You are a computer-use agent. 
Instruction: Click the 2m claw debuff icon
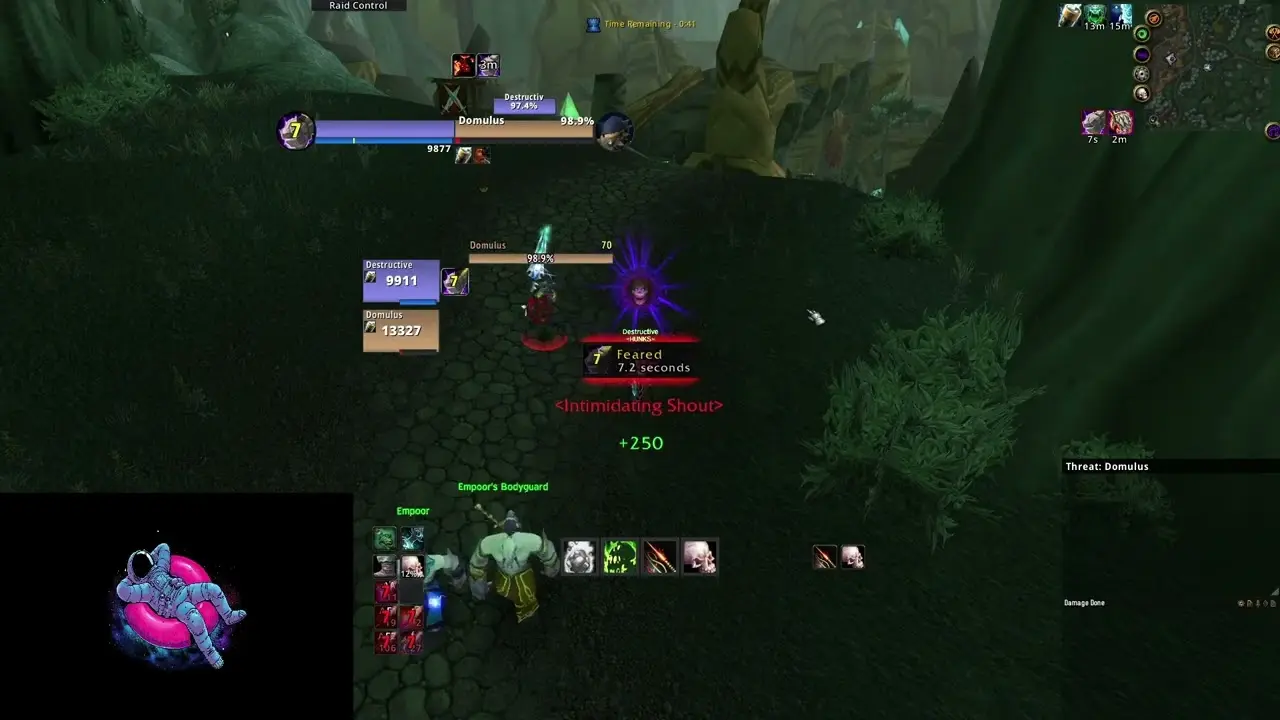click(x=1120, y=123)
